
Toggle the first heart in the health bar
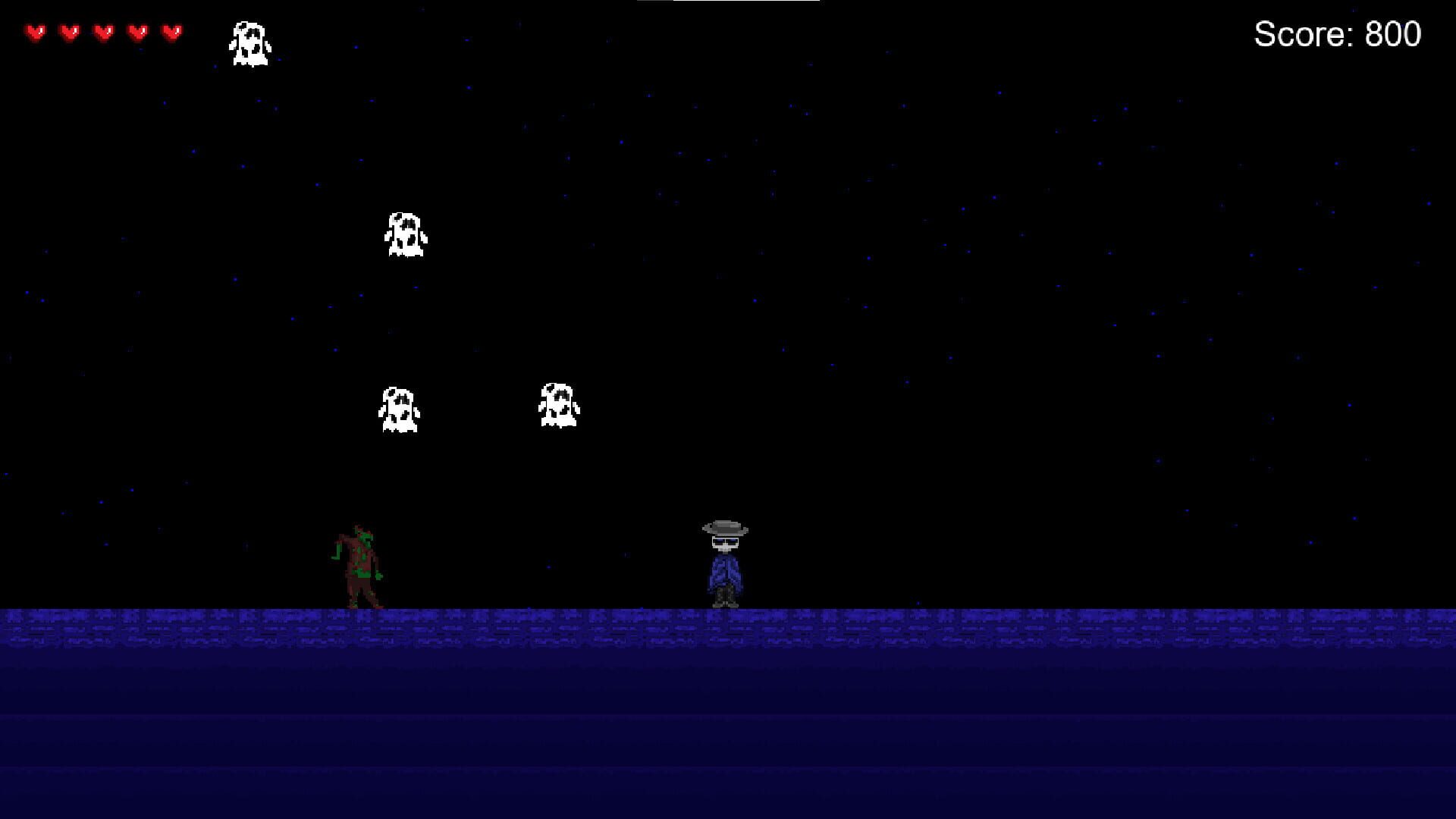tap(34, 33)
